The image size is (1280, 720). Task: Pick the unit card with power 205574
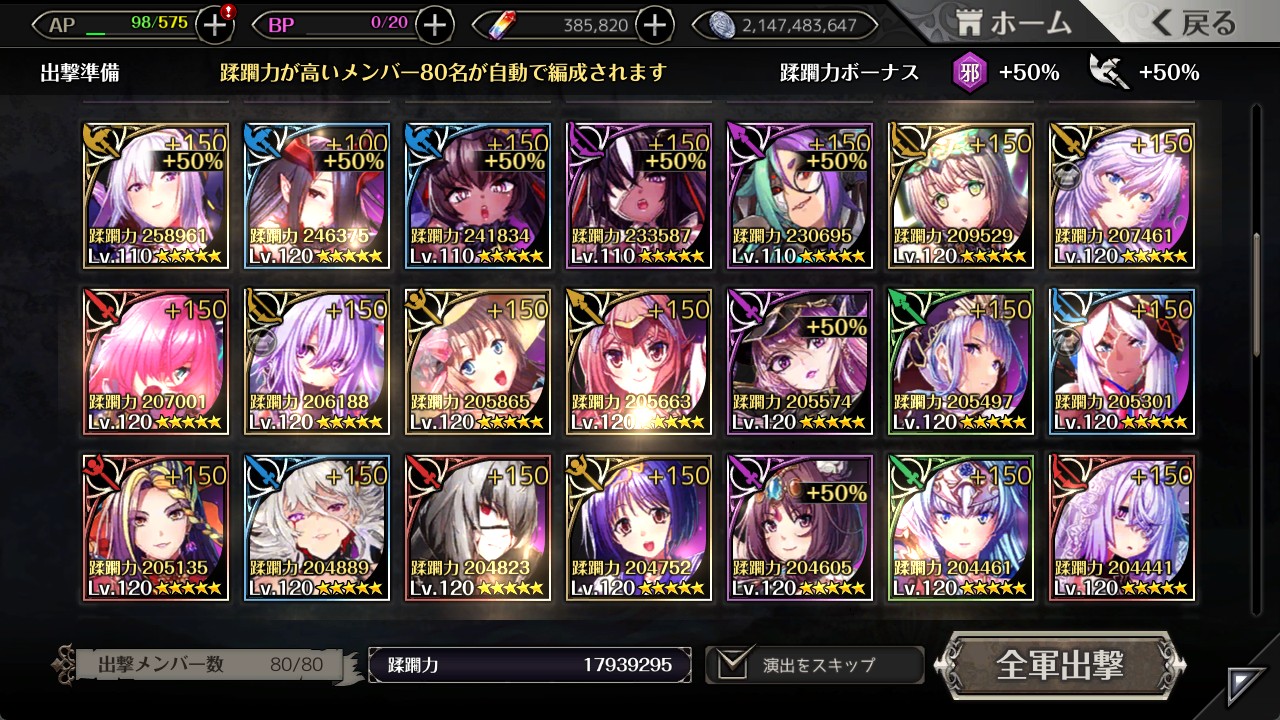click(x=800, y=362)
